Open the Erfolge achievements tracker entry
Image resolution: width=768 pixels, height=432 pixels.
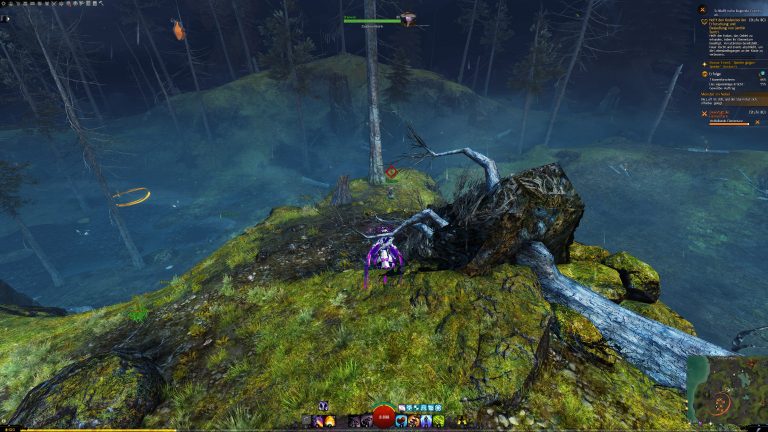[x=702, y=73]
